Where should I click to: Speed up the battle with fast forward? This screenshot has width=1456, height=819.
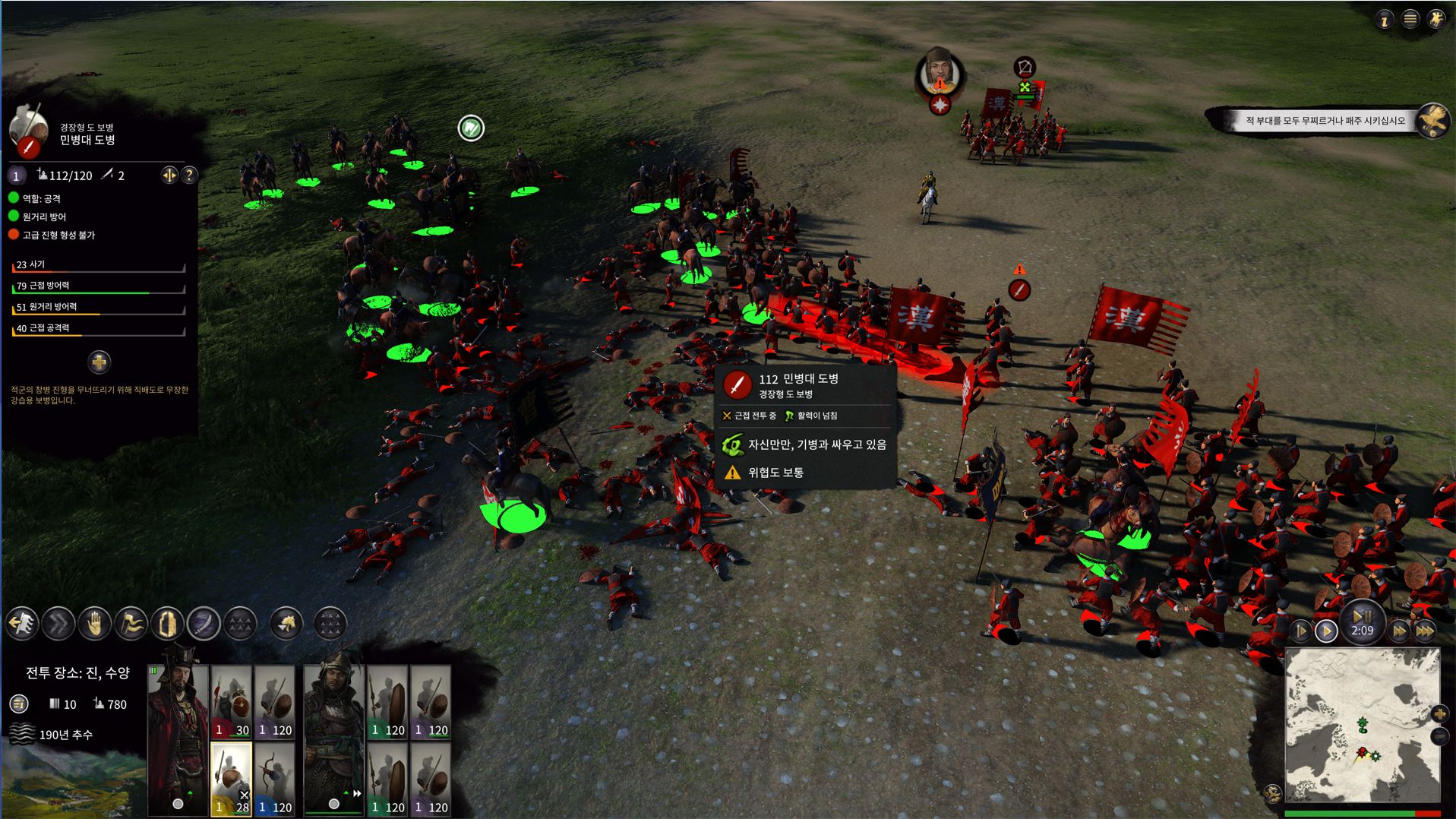1399,631
